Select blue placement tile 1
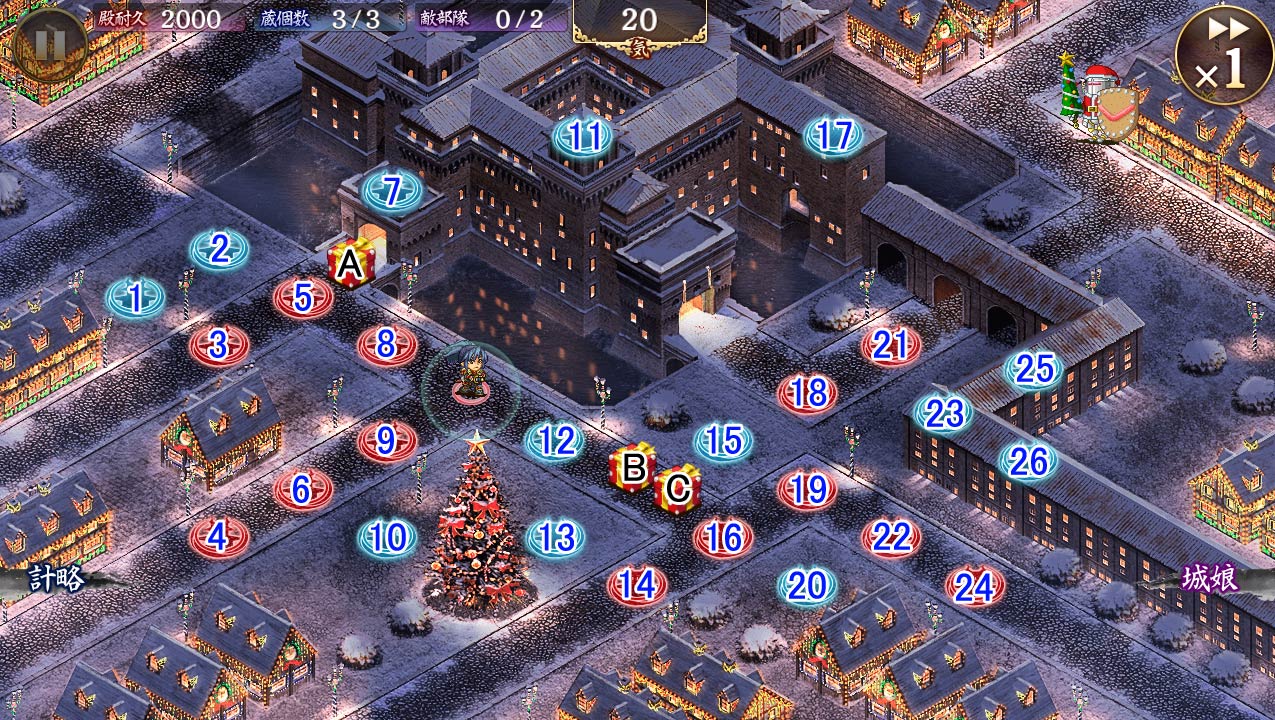The image size is (1275, 720). 135,298
